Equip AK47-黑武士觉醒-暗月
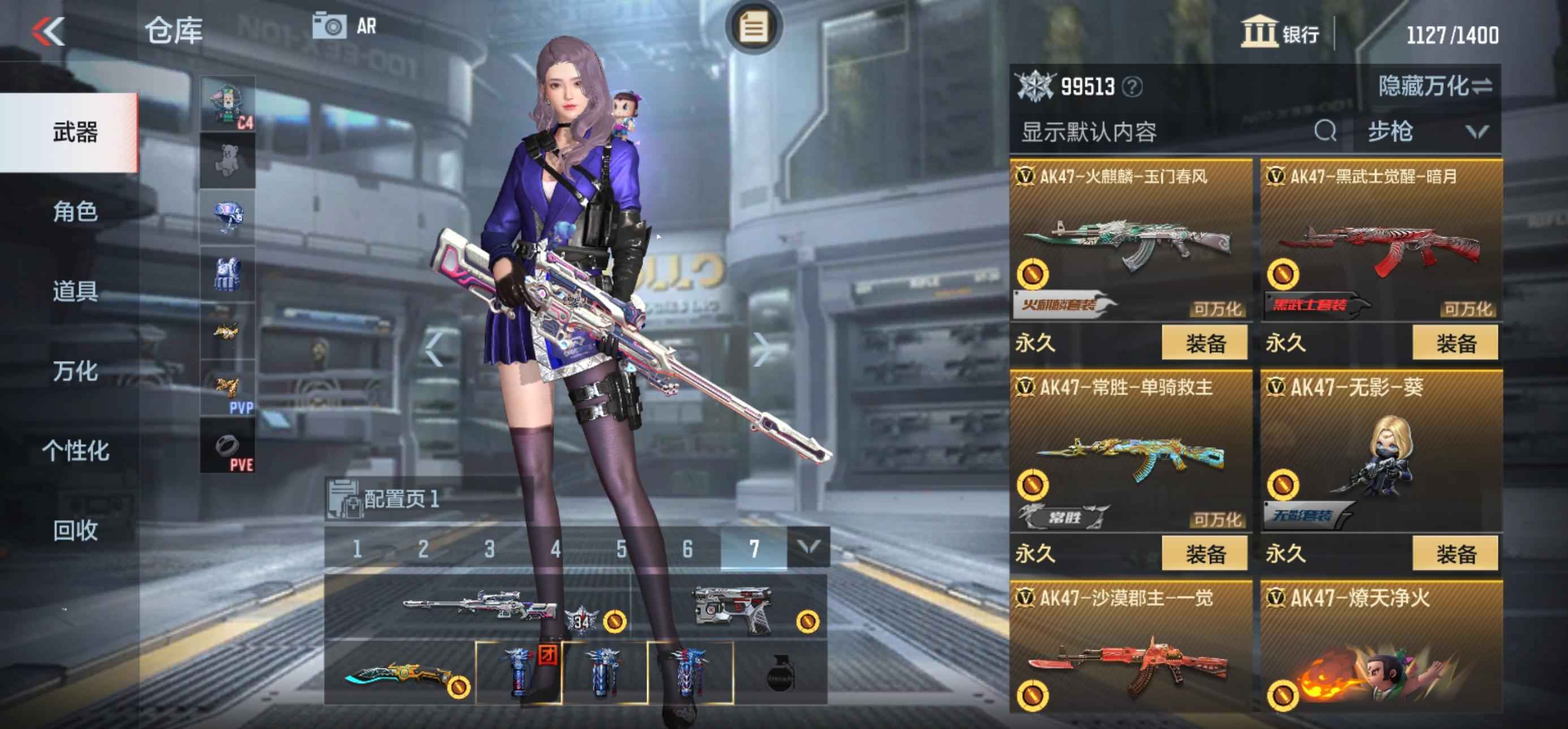 pos(1455,344)
